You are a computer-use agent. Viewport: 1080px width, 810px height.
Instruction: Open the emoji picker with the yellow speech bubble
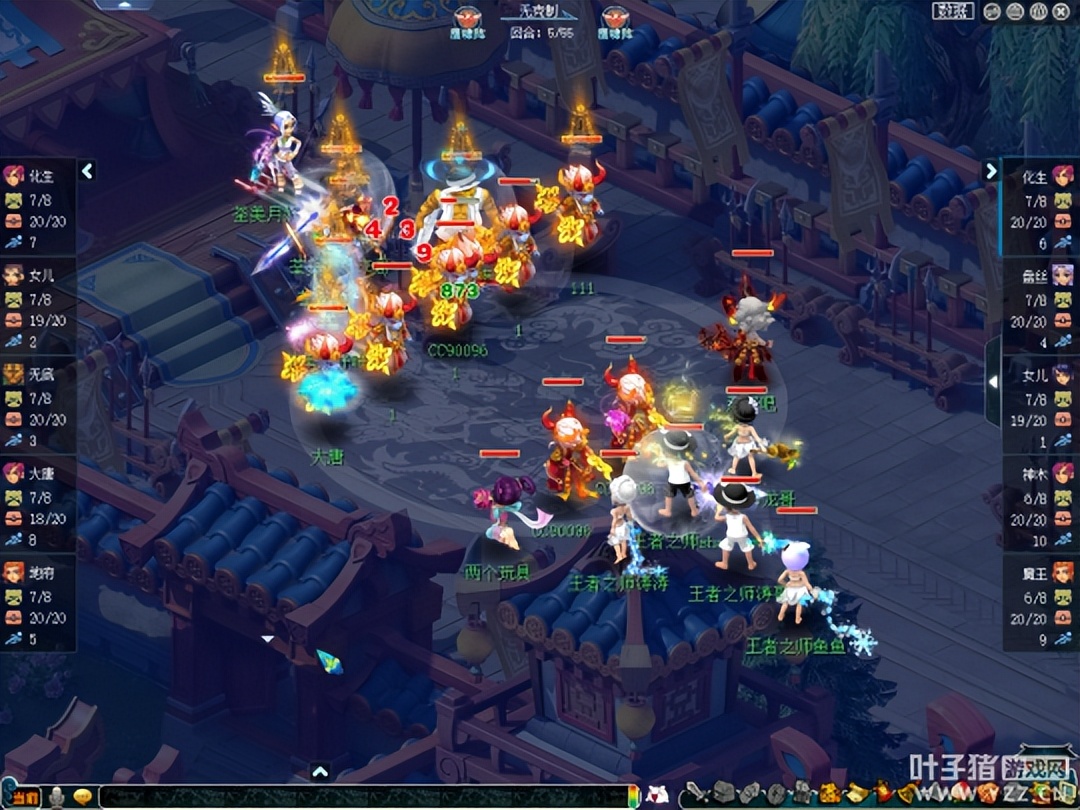(x=83, y=797)
